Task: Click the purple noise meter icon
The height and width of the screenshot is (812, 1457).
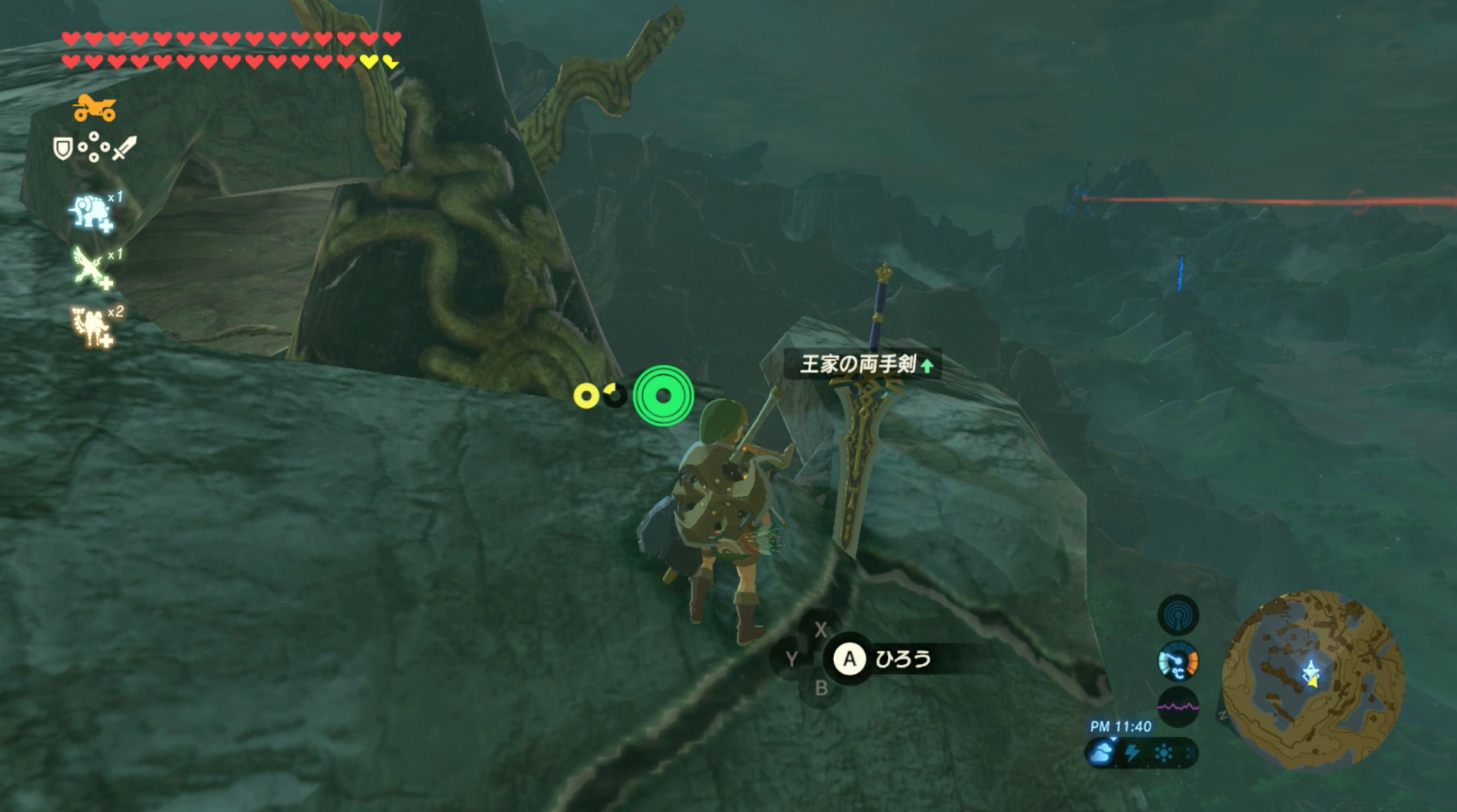Action: (x=1179, y=707)
